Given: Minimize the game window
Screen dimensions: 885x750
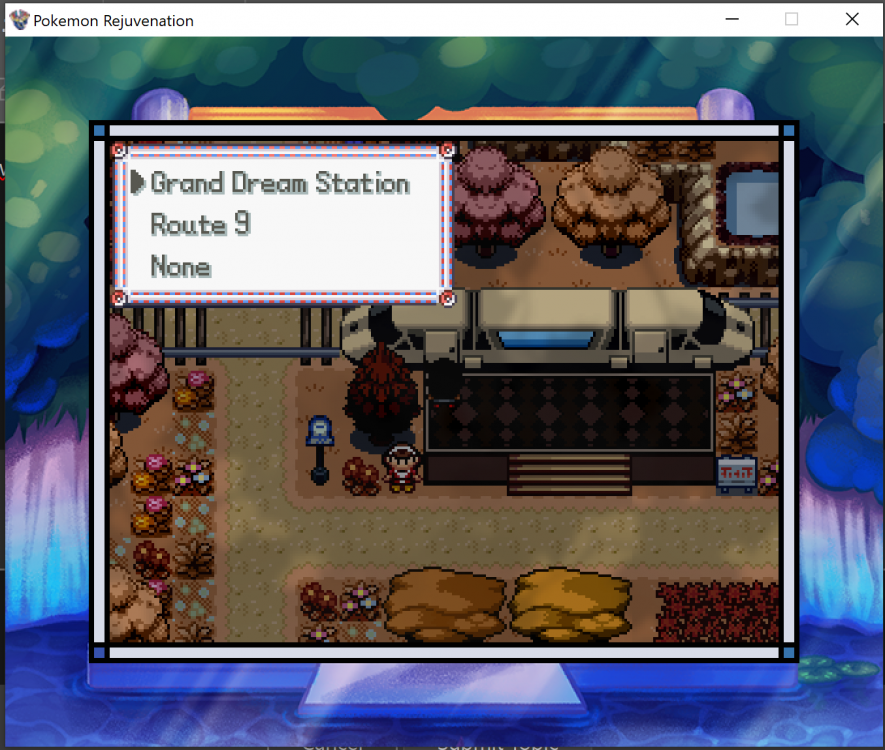Looking at the screenshot, I should (731, 19).
